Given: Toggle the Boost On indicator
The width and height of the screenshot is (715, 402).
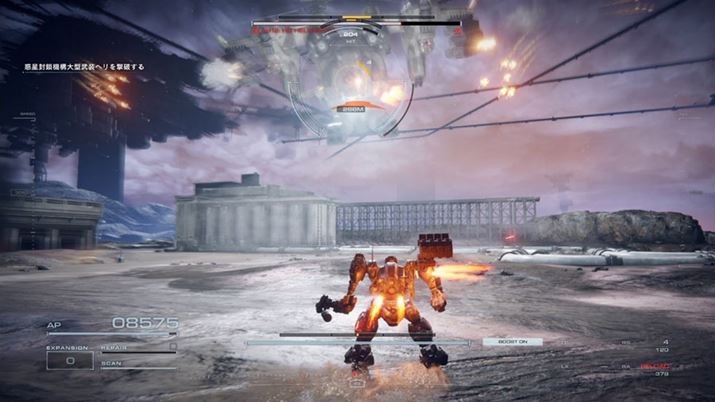Looking at the screenshot, I should (x=512, y=342).
